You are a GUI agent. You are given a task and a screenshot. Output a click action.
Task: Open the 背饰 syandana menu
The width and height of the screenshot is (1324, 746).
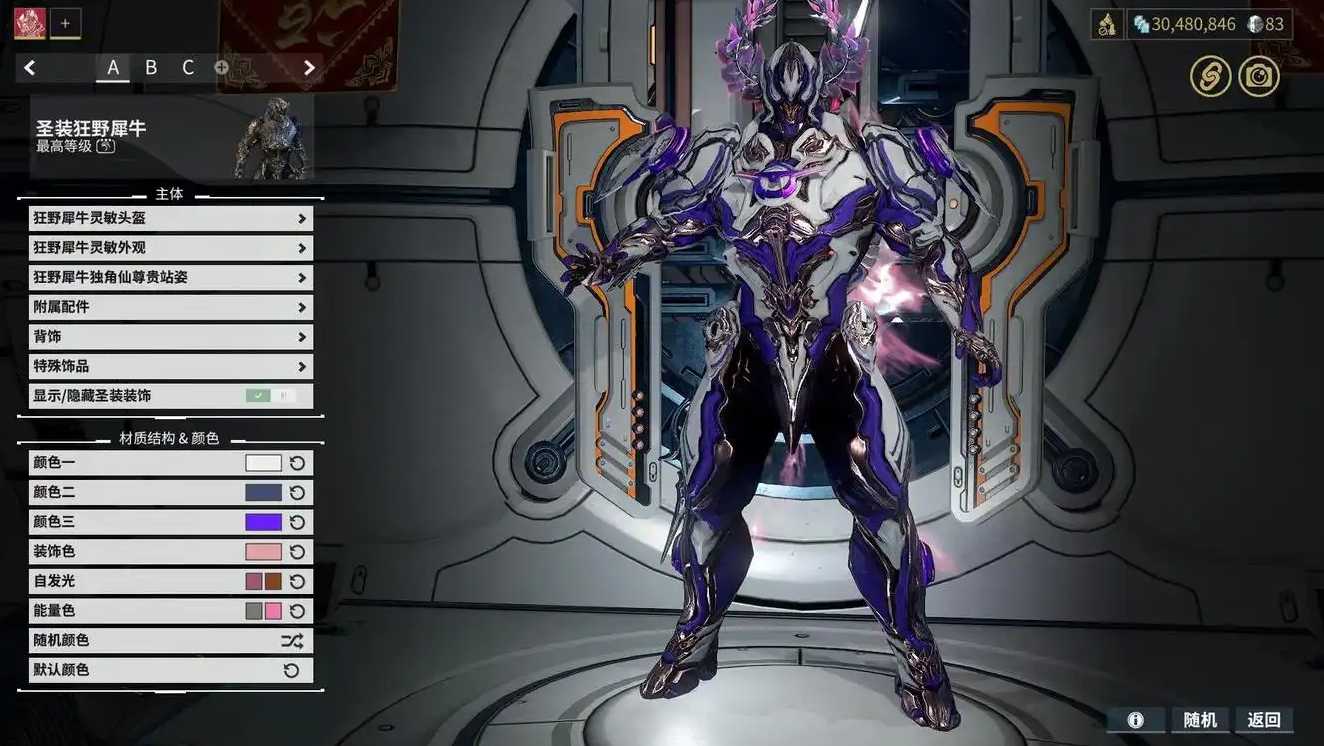click(170, 337)
